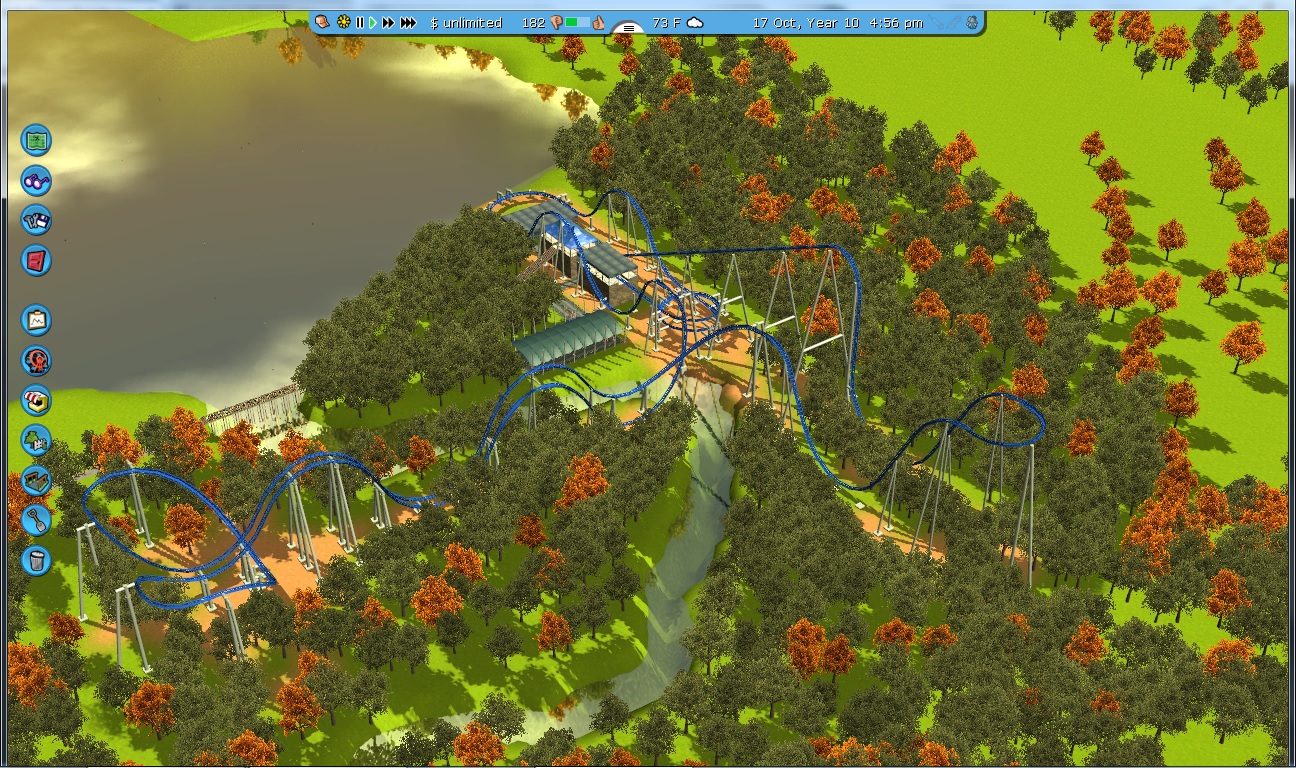The height and width of the screenshot is (768, 1296).
Task: Open the park map overview
Action: coord(36,140)
